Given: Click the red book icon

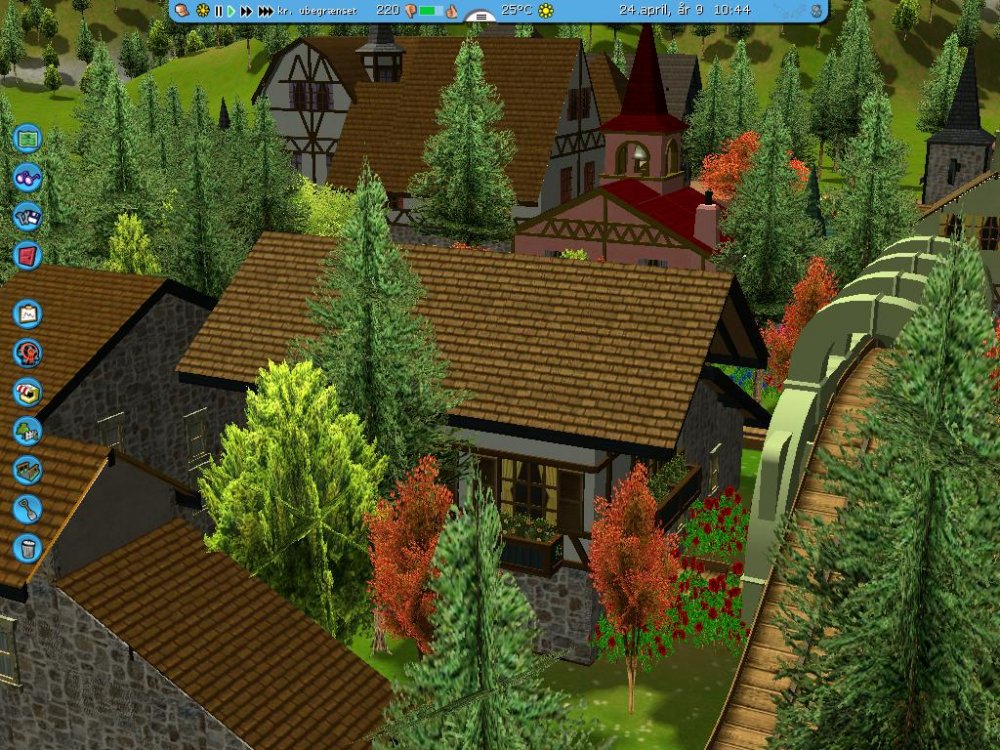Looking at the screenshot, I should tap(27, 255).
